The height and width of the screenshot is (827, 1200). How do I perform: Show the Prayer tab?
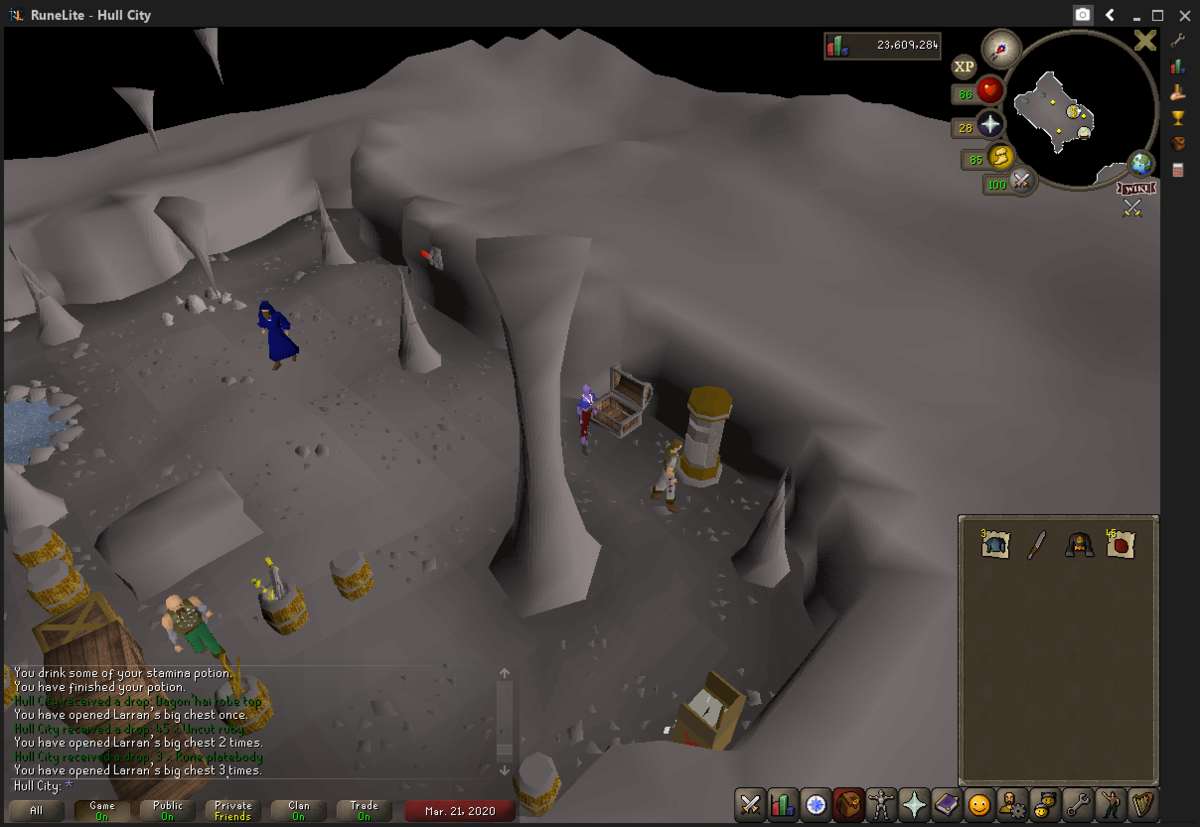pos(913,803)
